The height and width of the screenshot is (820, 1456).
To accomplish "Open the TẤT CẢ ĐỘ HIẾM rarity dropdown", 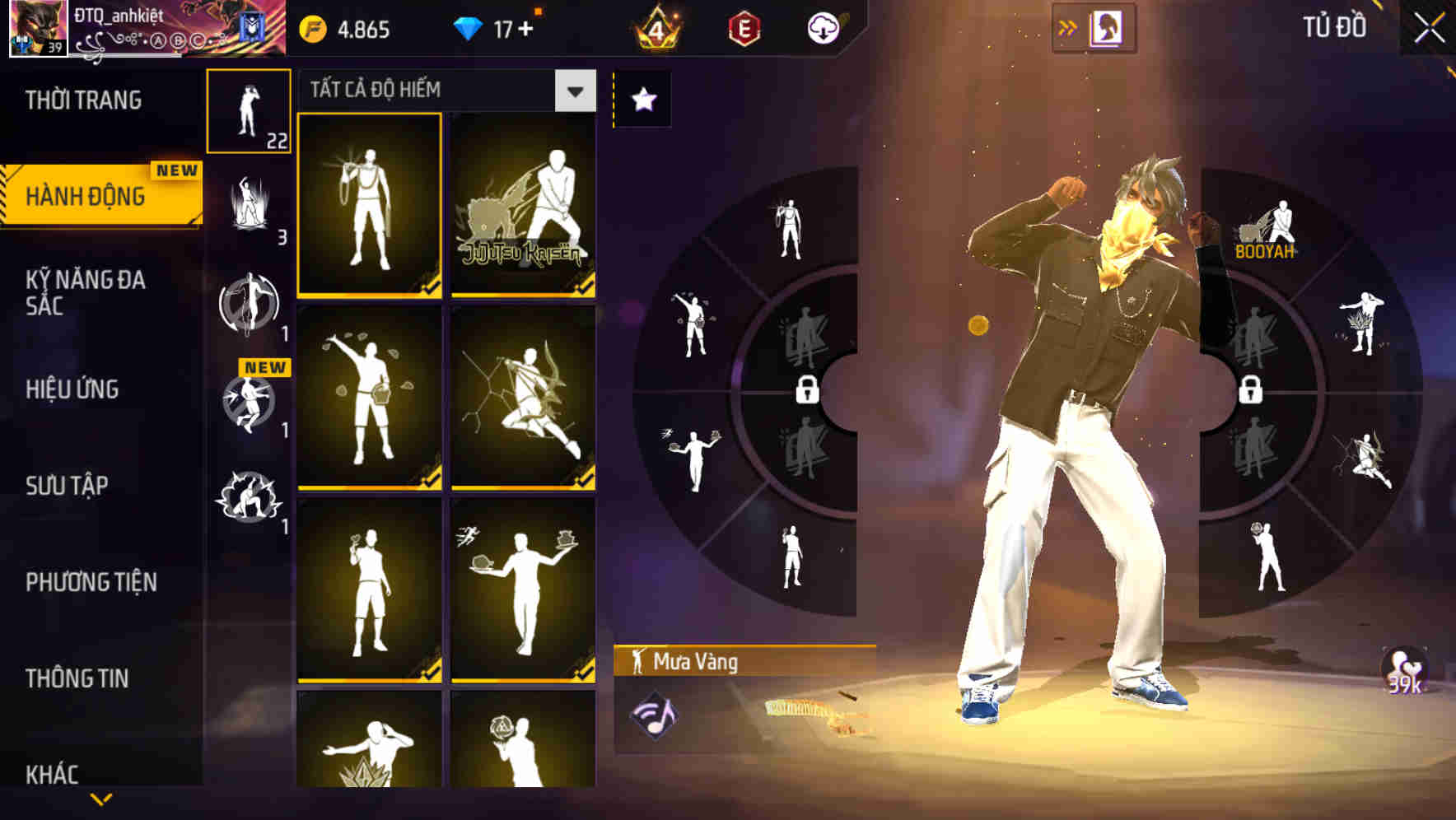I will pyautogui.click(x=574, y=91).
